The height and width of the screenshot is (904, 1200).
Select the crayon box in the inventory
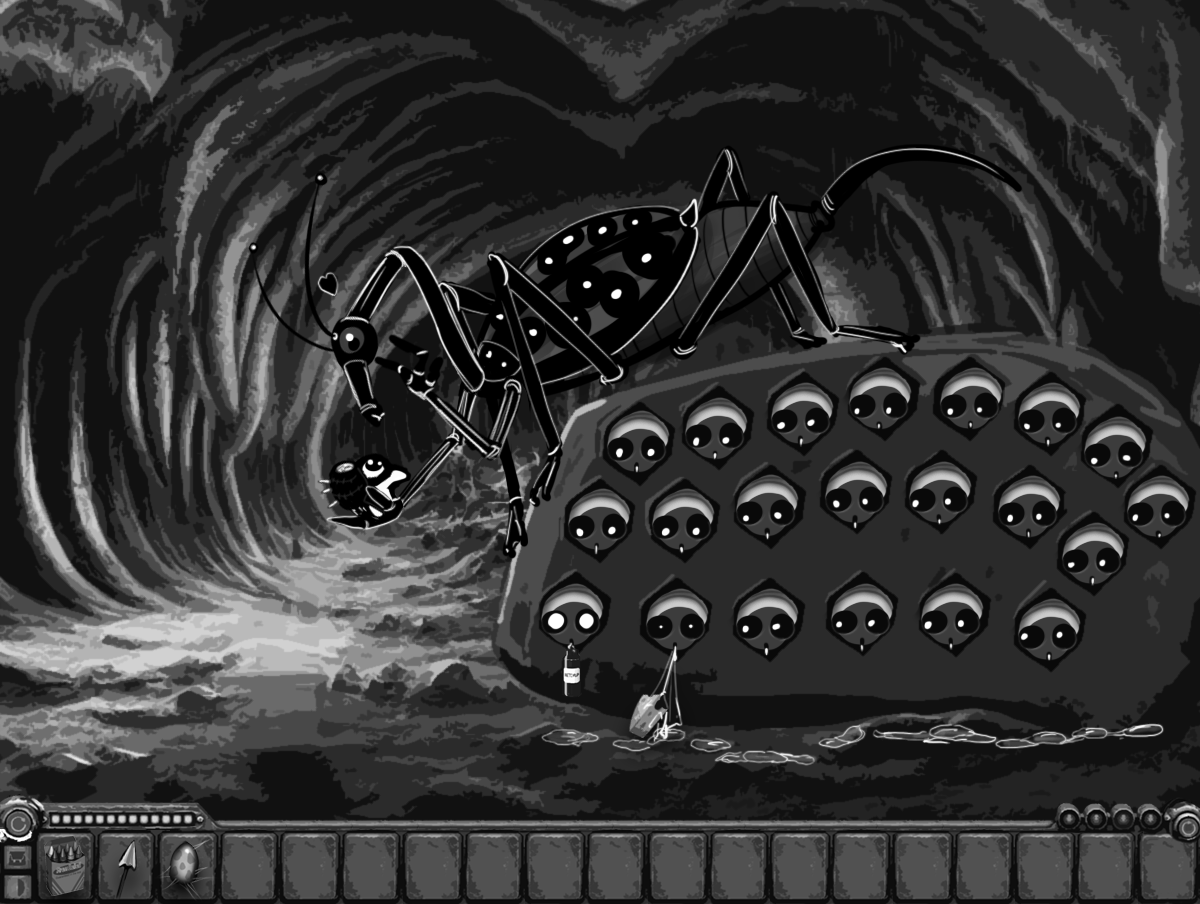[65, 862]
